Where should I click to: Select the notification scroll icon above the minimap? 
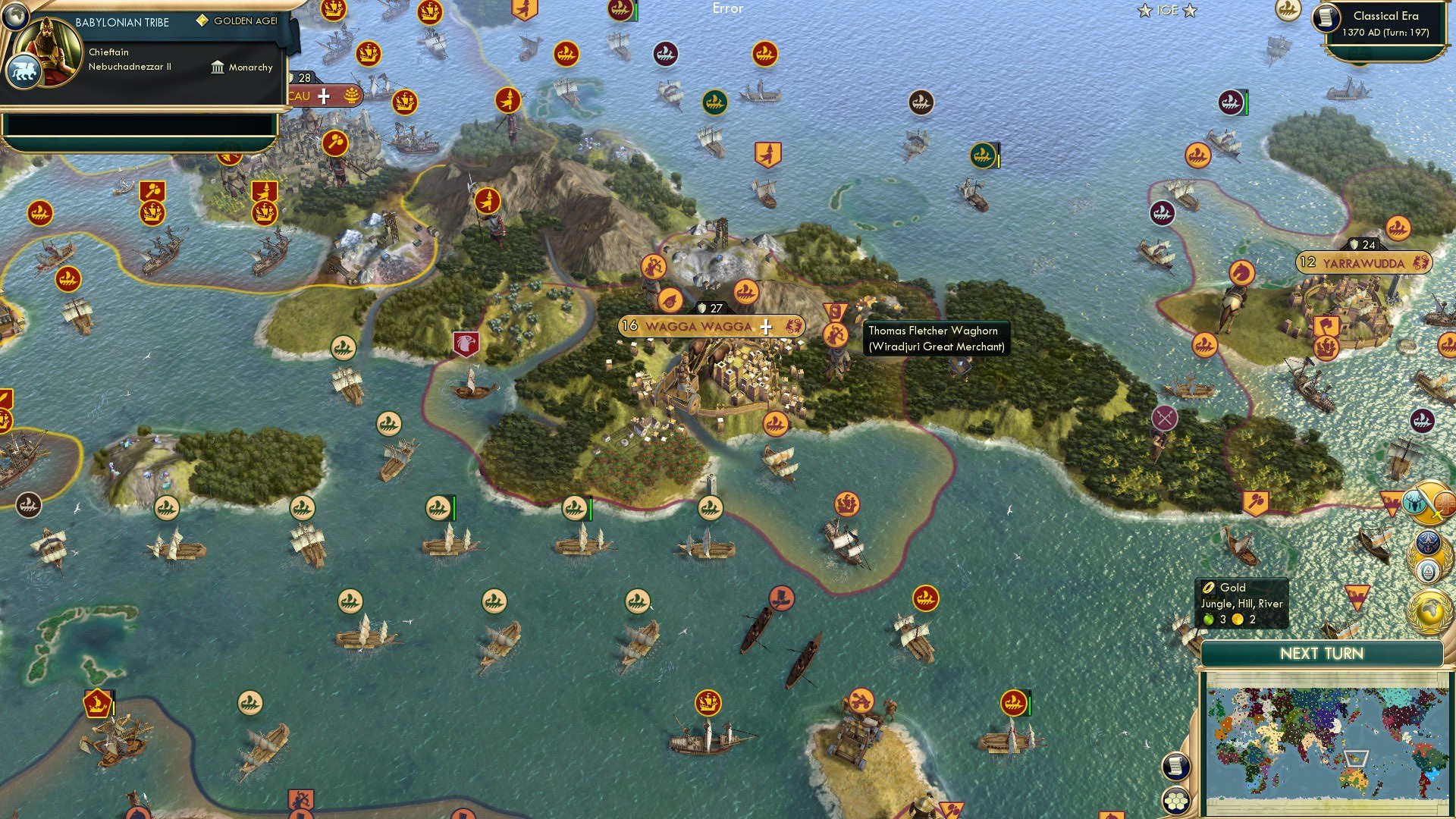pos(1175,766)
